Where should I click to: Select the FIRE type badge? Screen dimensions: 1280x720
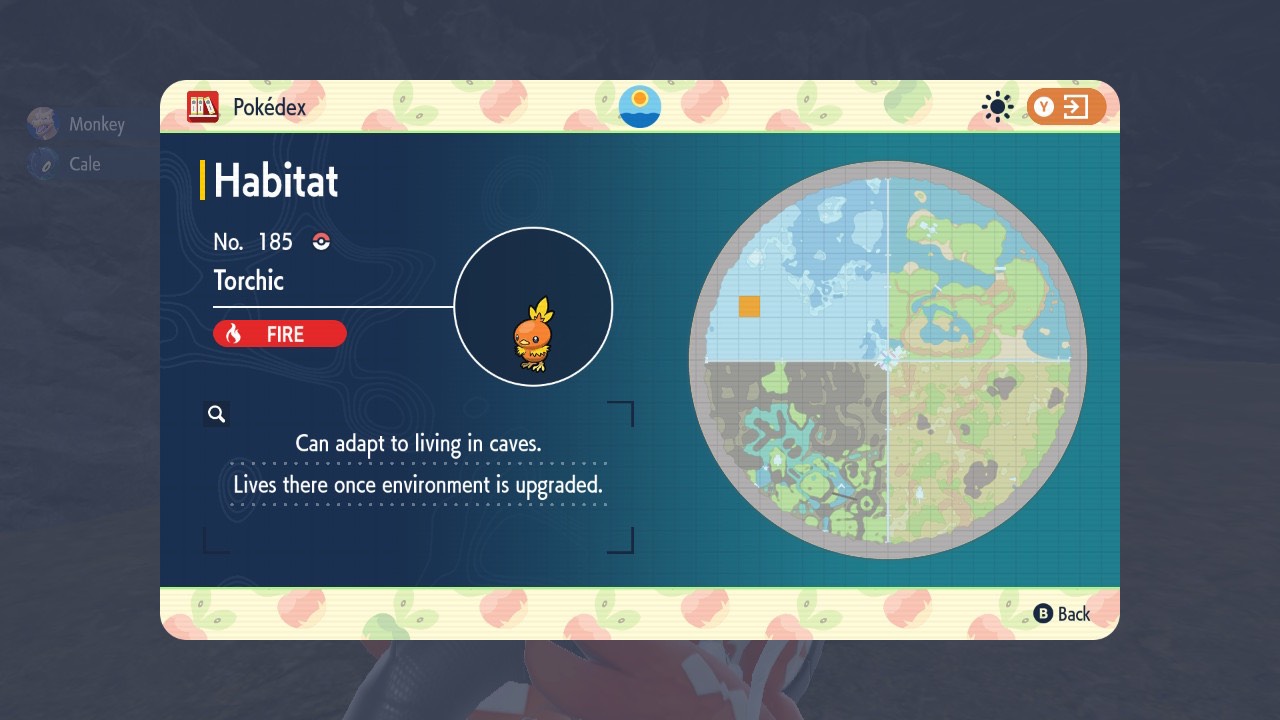pos(280,334)
